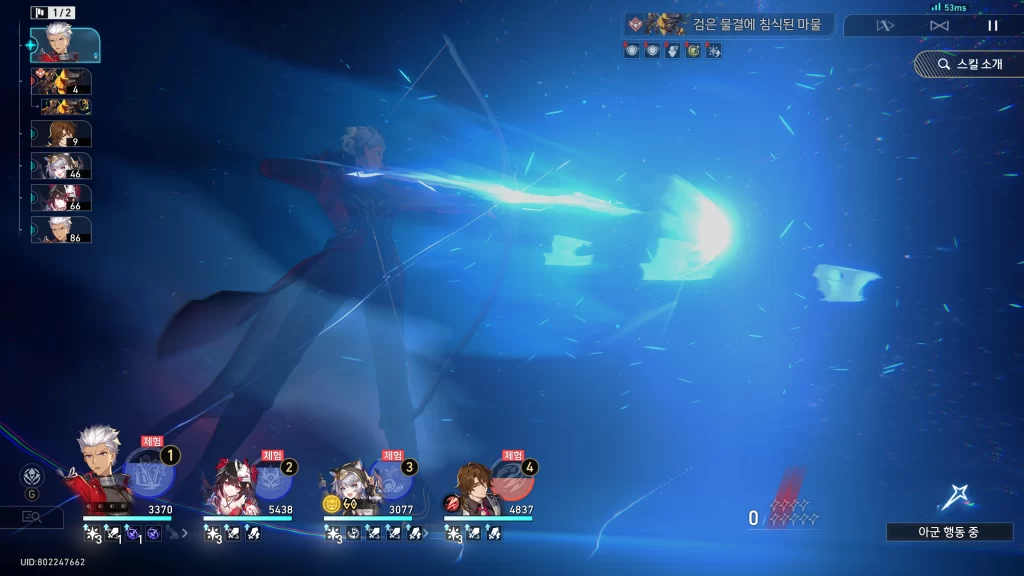
Task: Click the gold coin buff icon
Action: (x=331, y=503)
